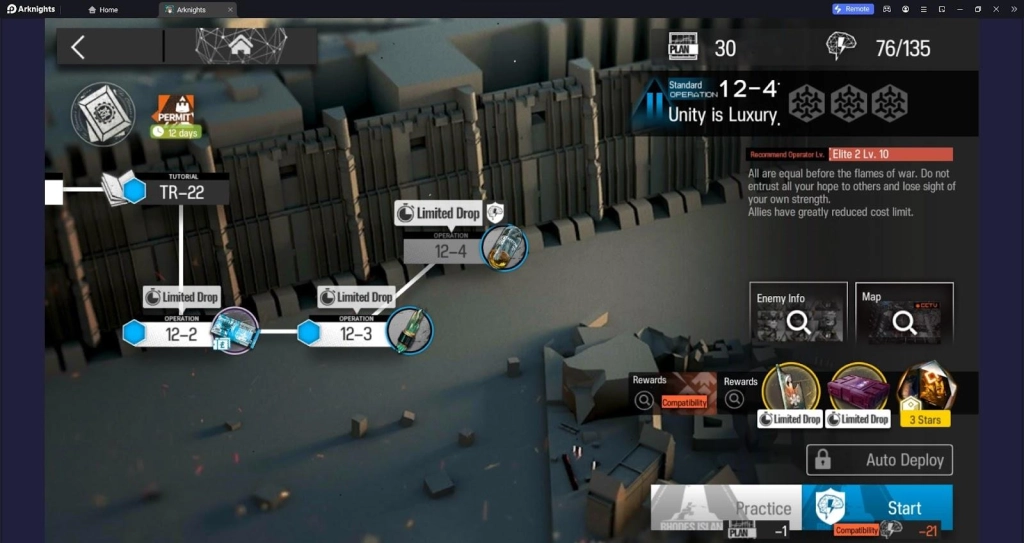Switch to the Home tab of the emulator

[104, 9]
